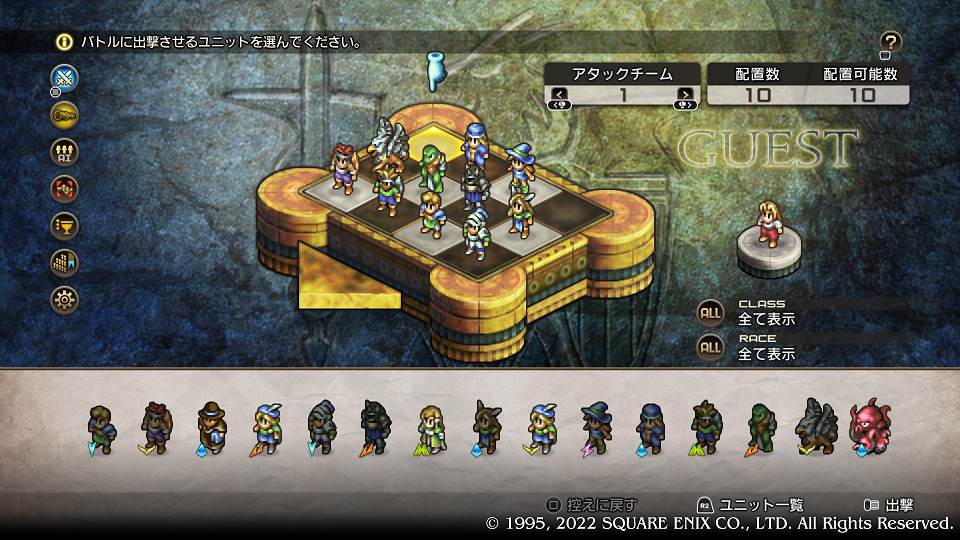This screenshot has height=540, width=960.
Task: Open the AI settings icon
Action: (x=65, y=152)
